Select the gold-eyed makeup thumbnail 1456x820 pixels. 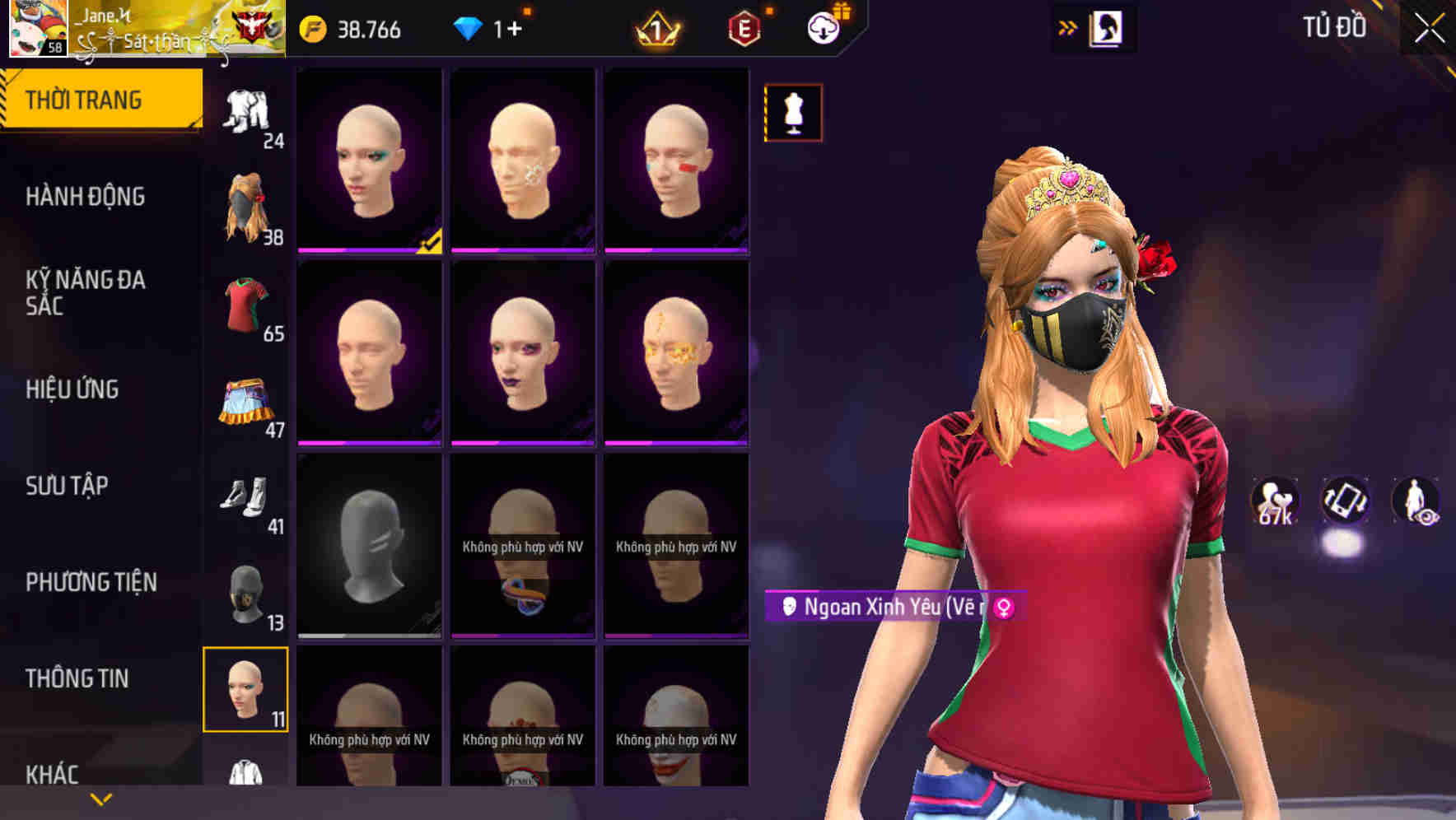point(677,354)
